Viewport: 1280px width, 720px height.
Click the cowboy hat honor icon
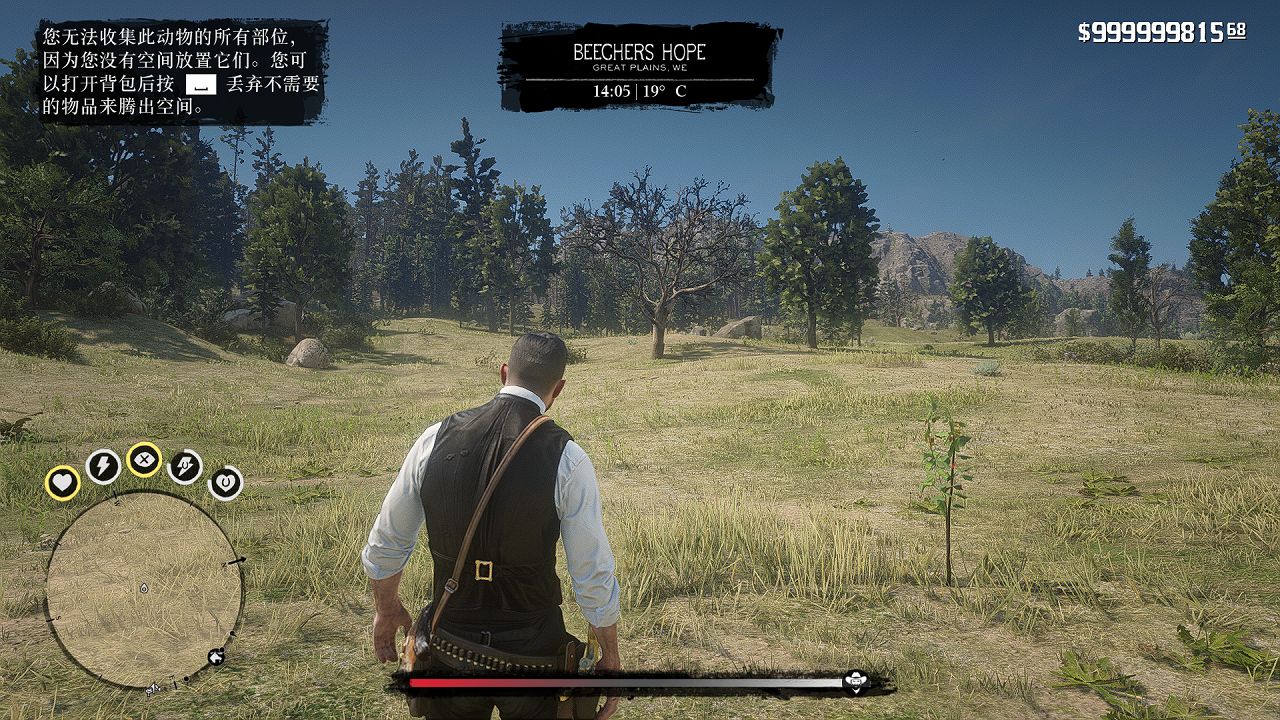855,682
